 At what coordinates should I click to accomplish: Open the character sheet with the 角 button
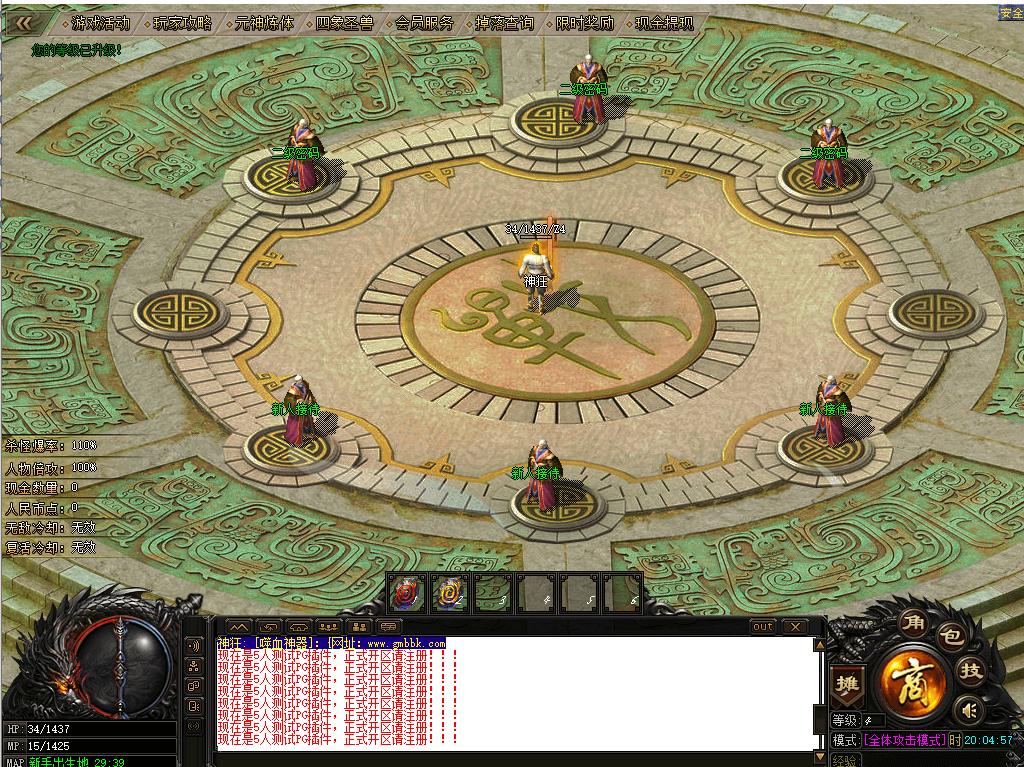point(915,621)
